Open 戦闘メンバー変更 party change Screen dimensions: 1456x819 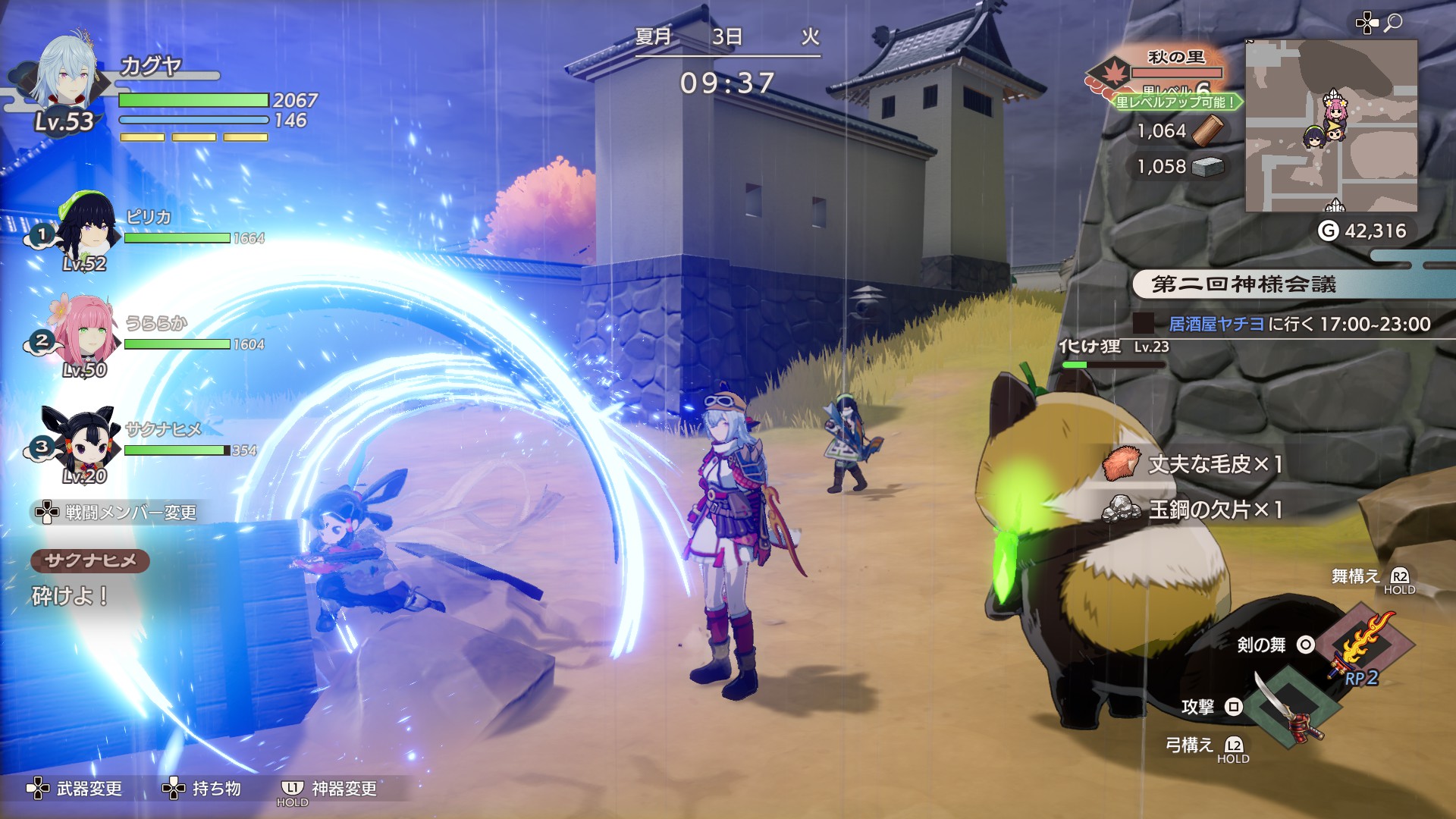pos(115,513)
